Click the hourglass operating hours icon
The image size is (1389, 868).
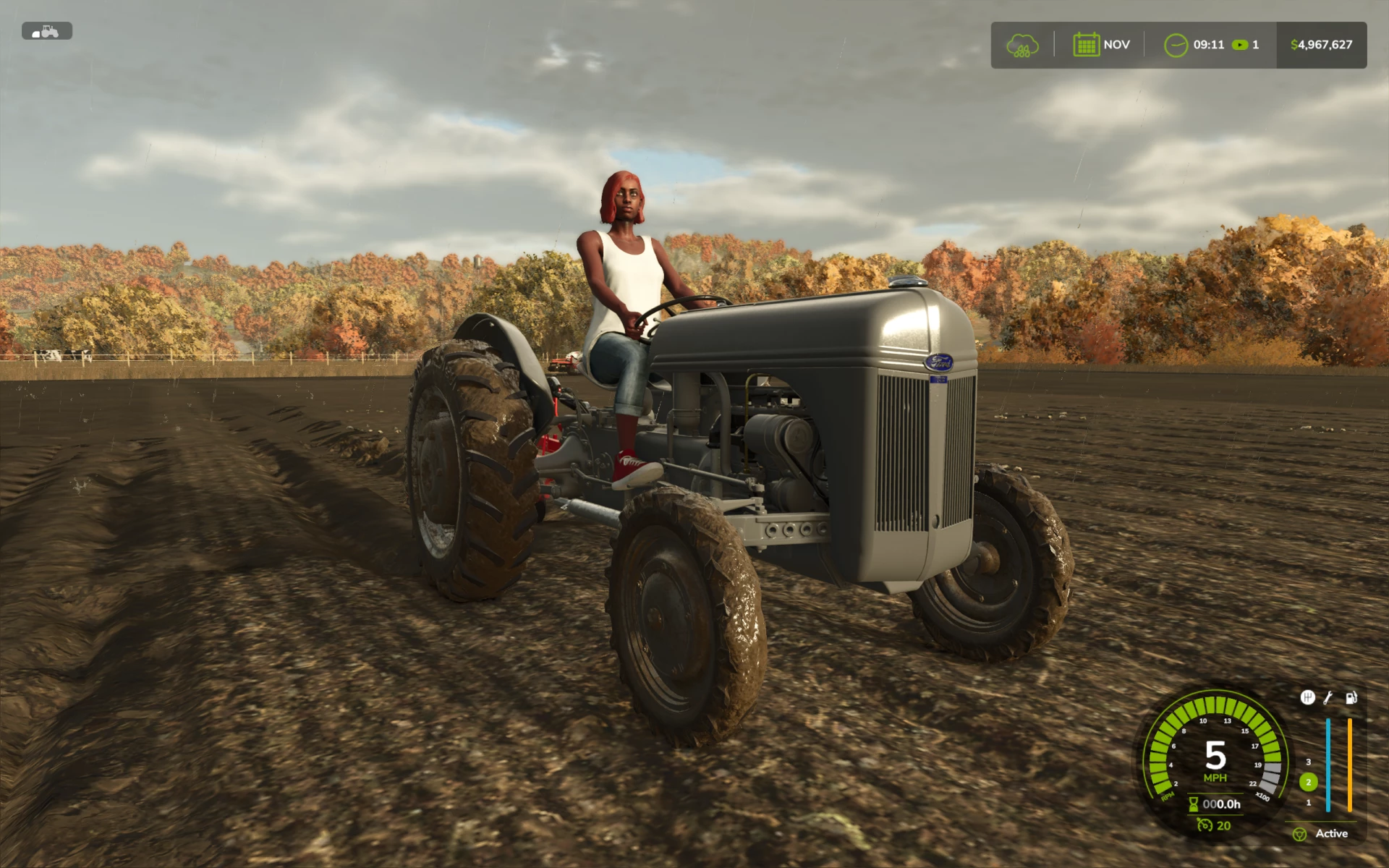pyautogui.click(x=1194, y=804)
